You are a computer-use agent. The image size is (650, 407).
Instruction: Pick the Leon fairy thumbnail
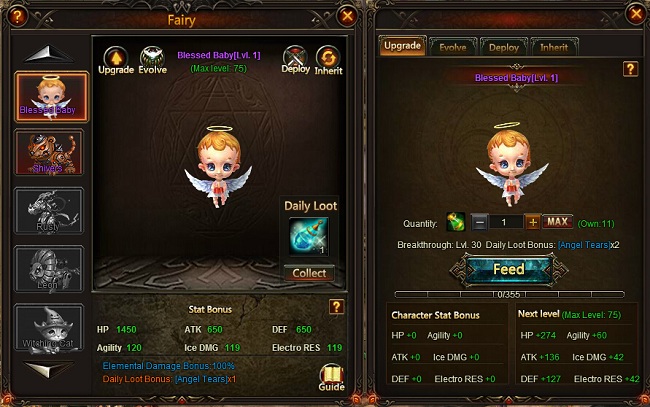click(52, 270)
